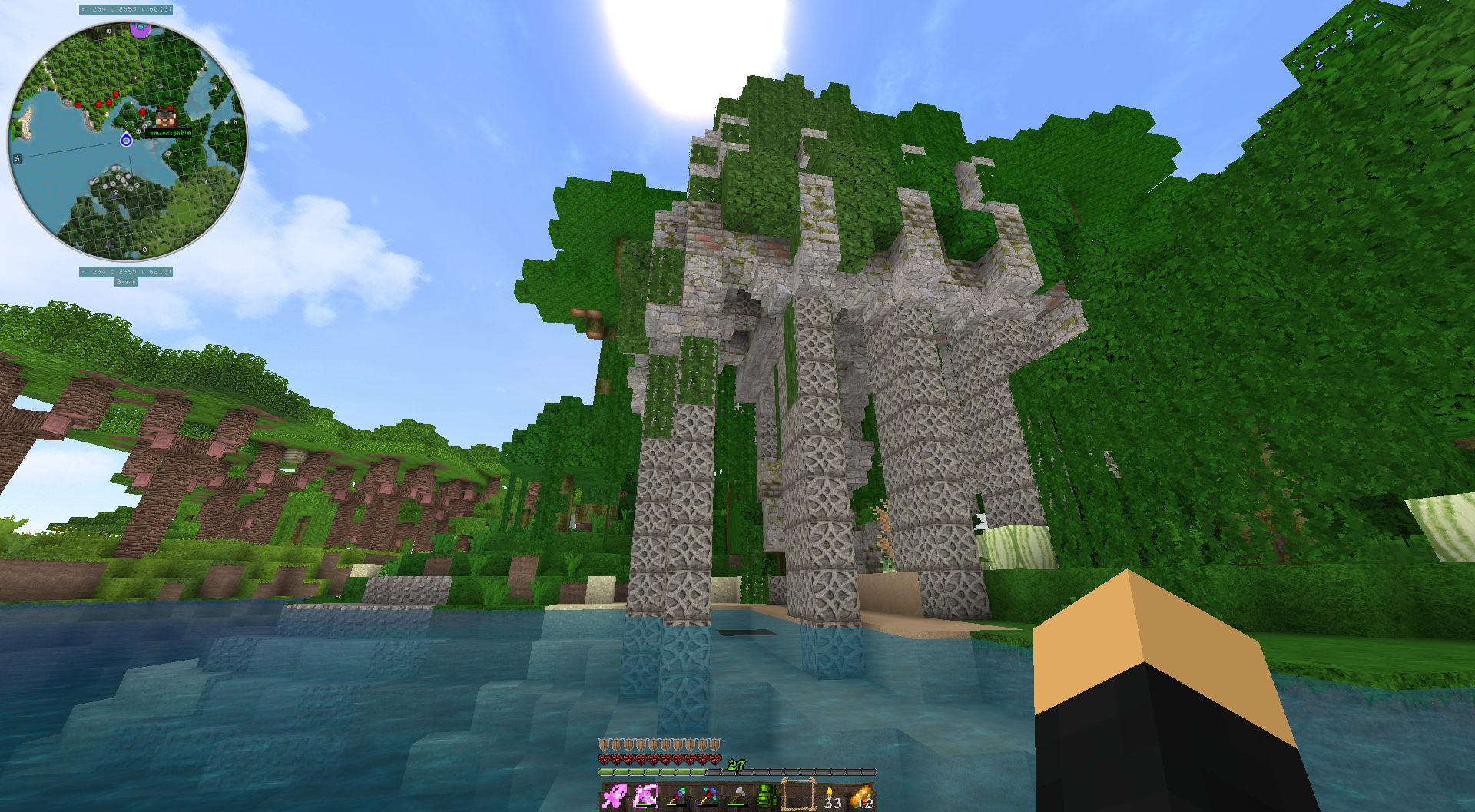Click the blue player position marker on minimap
Image resolution: width=1475 pixels, height=812 pixels.
pyautogui.click(x=126, y=140)
